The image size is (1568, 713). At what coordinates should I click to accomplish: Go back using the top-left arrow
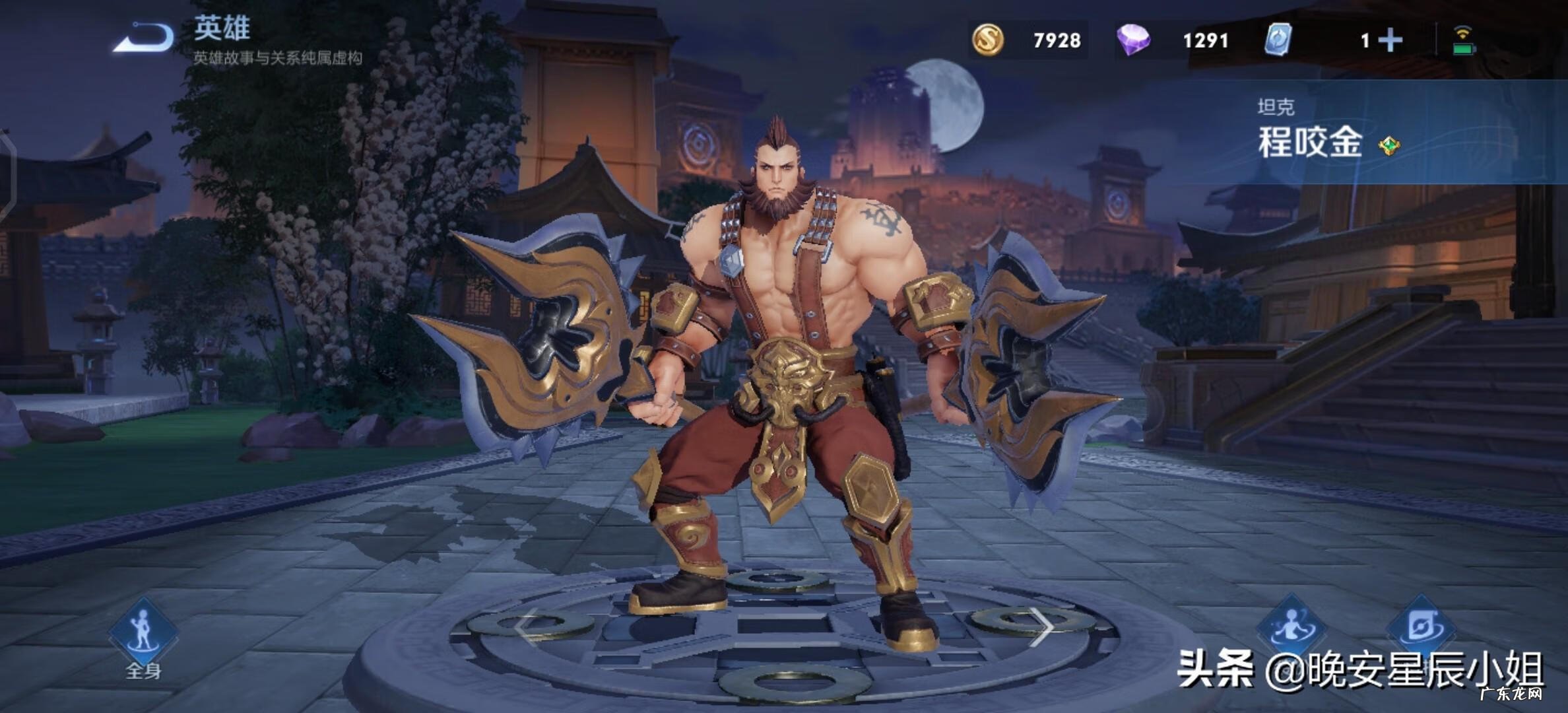(x=144, y=38)
